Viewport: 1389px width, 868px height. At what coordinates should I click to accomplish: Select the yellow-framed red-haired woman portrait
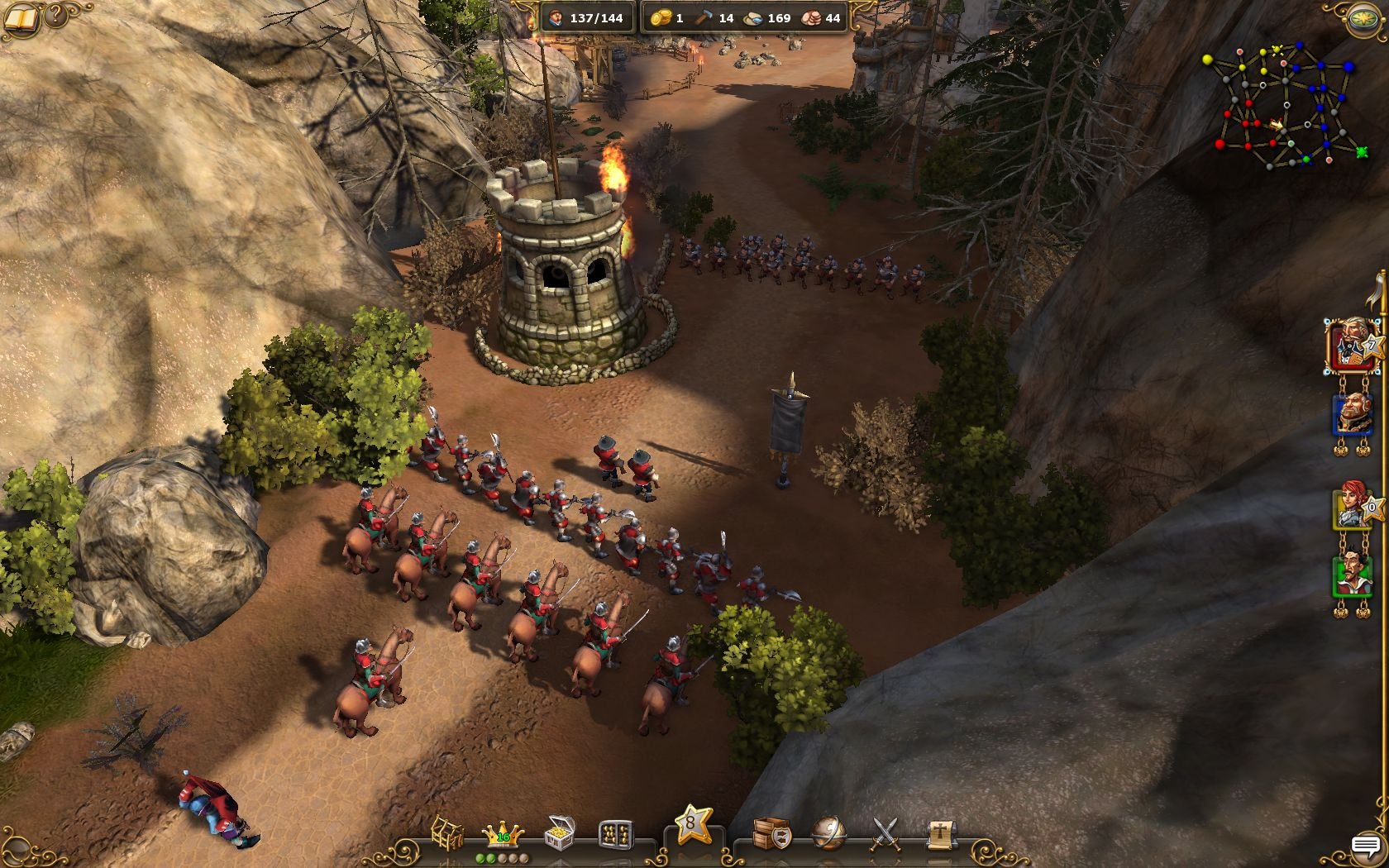click(1351, 506)
